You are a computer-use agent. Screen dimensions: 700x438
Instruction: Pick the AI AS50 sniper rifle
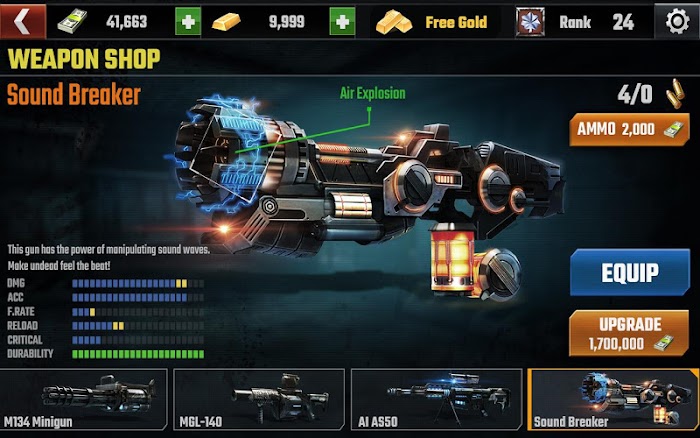tap(436, 399)
